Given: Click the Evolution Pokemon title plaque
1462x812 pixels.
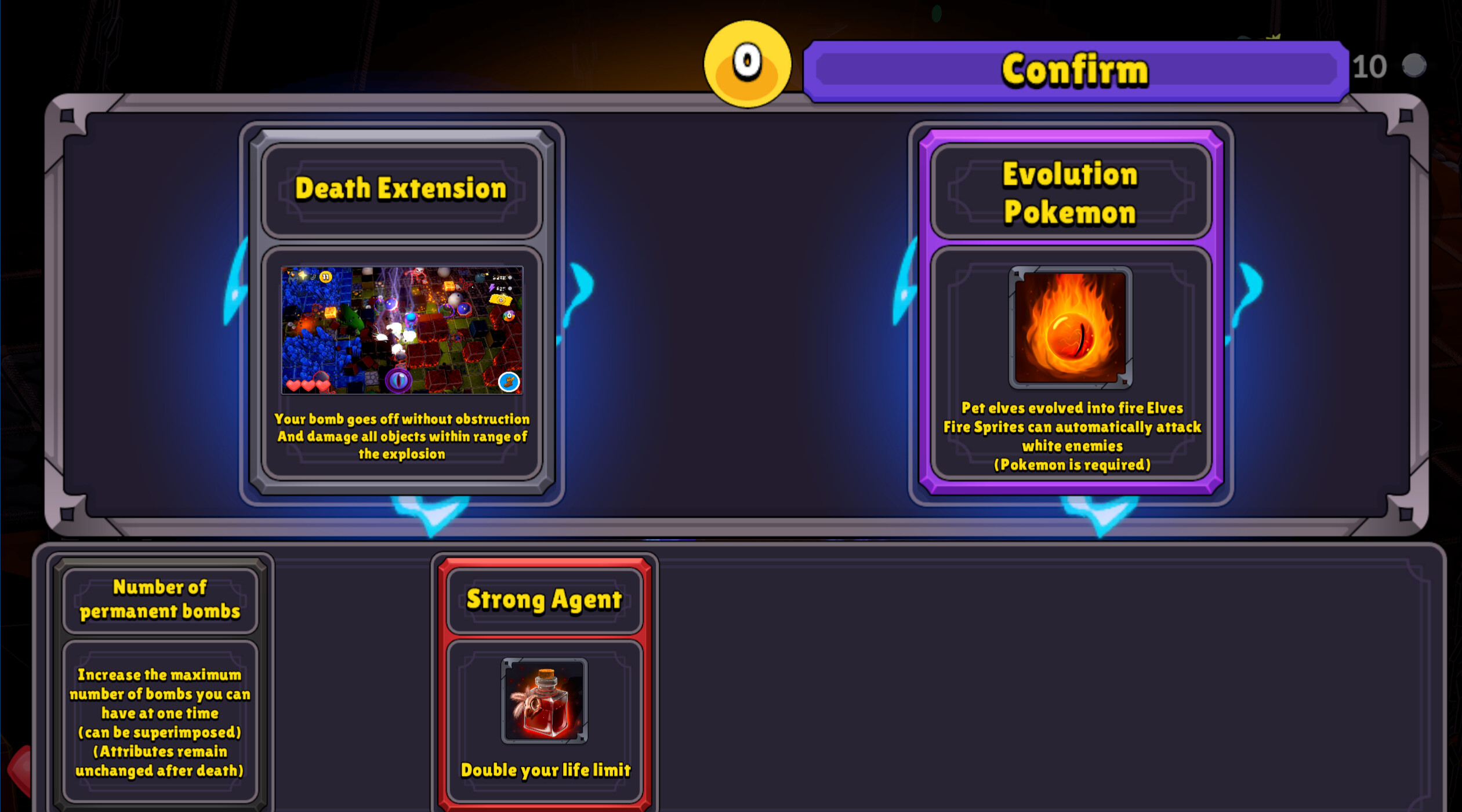Looking at the screenshot, I should 1070,191.
